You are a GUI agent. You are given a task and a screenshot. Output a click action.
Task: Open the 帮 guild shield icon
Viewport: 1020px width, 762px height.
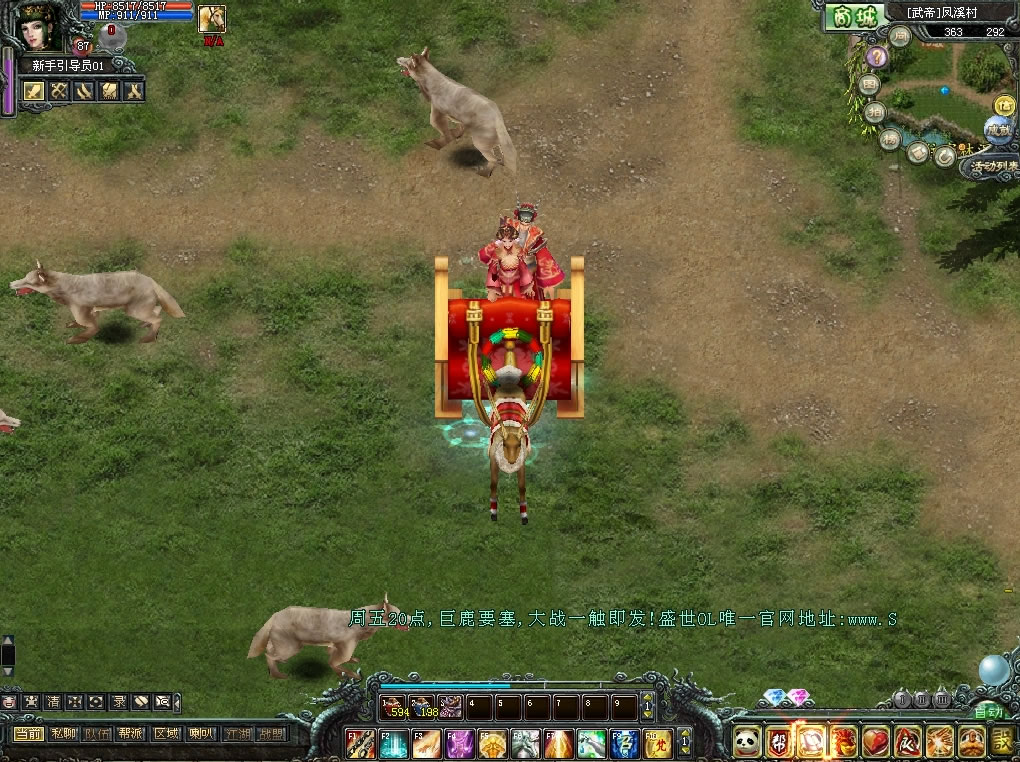[778, 741]
